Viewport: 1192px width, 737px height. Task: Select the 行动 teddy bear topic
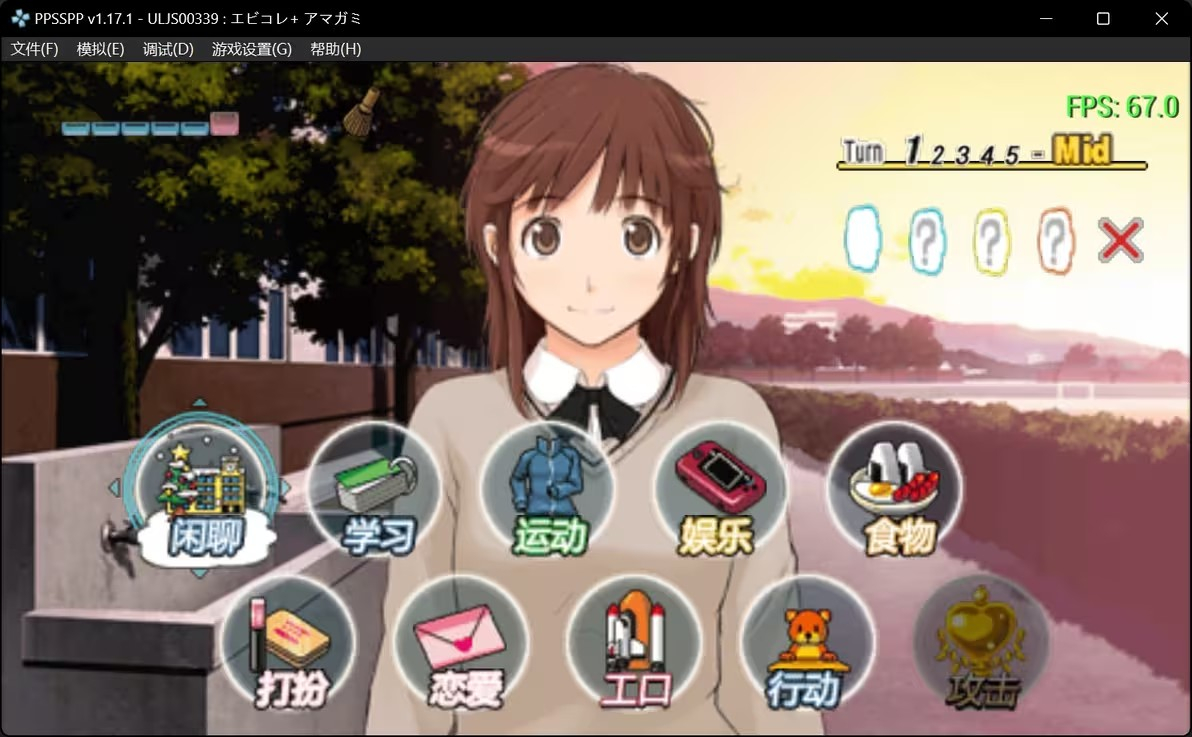[x=808, y=642]
